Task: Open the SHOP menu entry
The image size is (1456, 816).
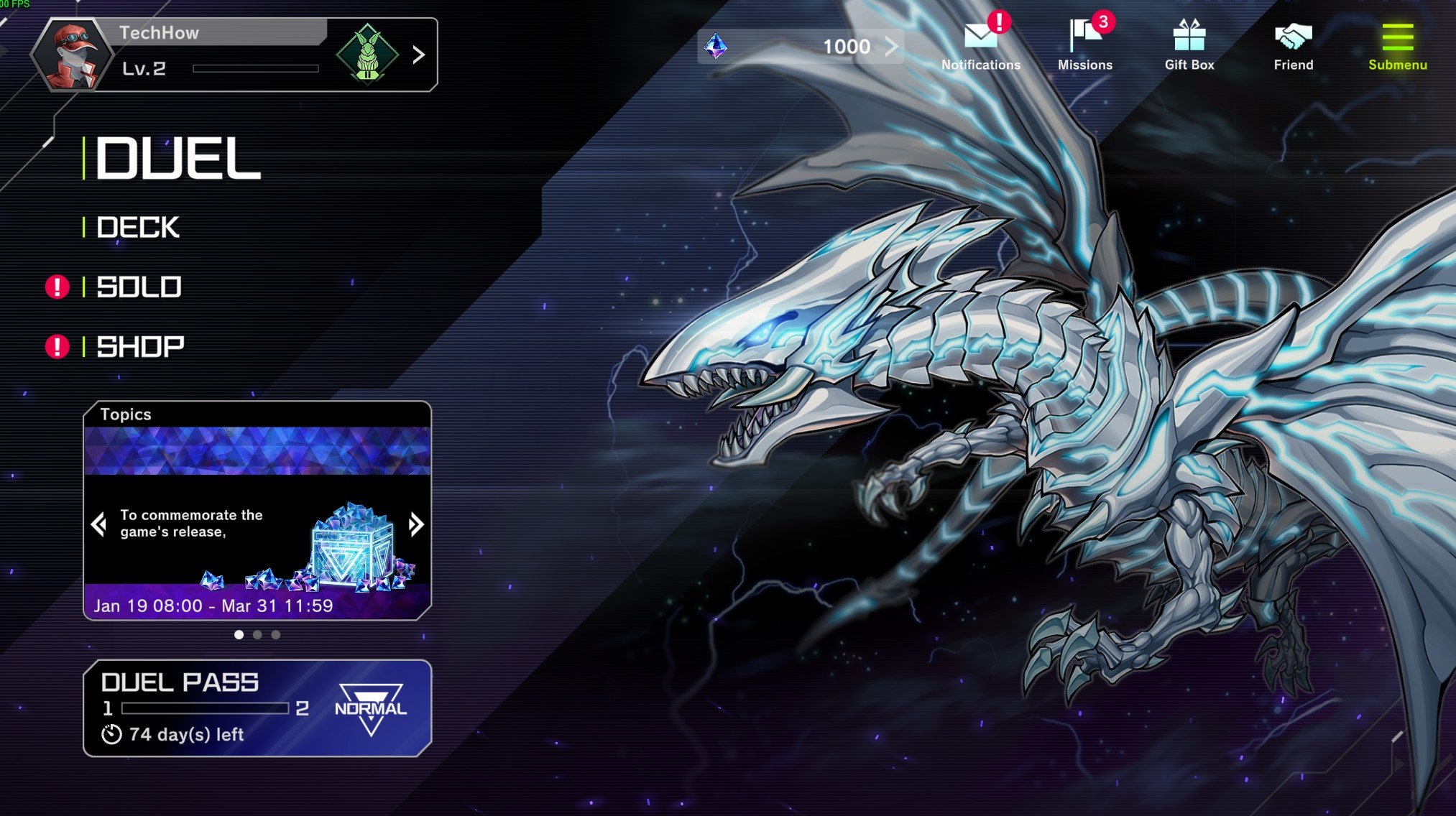Action: (x=140, y=347)
